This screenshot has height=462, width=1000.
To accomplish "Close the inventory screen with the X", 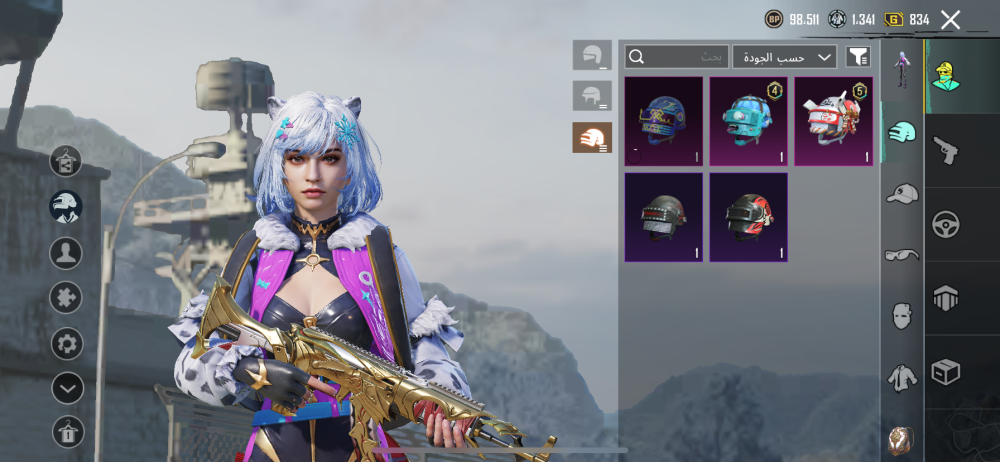I will tap(950, 19).
